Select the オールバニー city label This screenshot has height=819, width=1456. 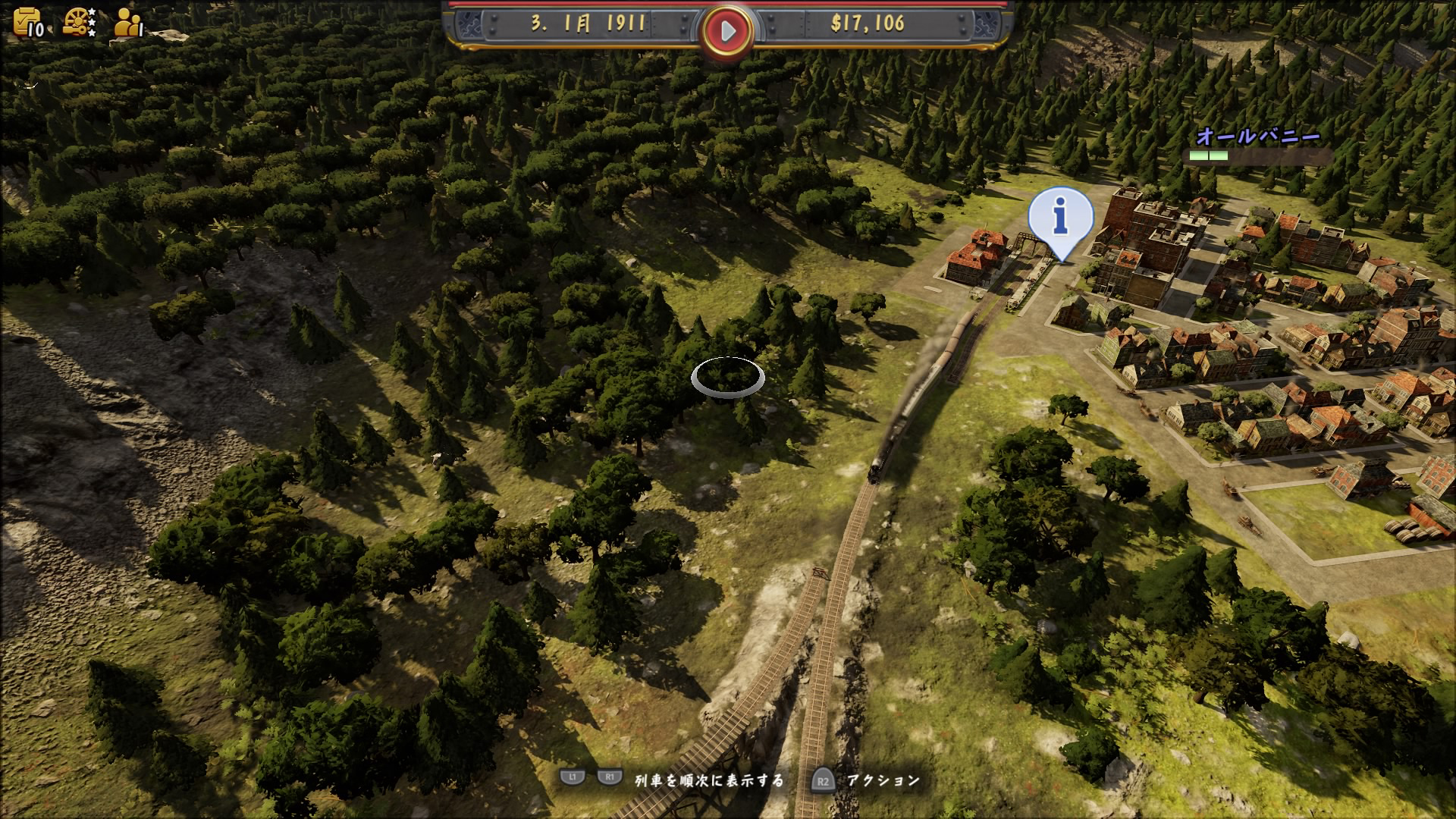coord(1258,137)
